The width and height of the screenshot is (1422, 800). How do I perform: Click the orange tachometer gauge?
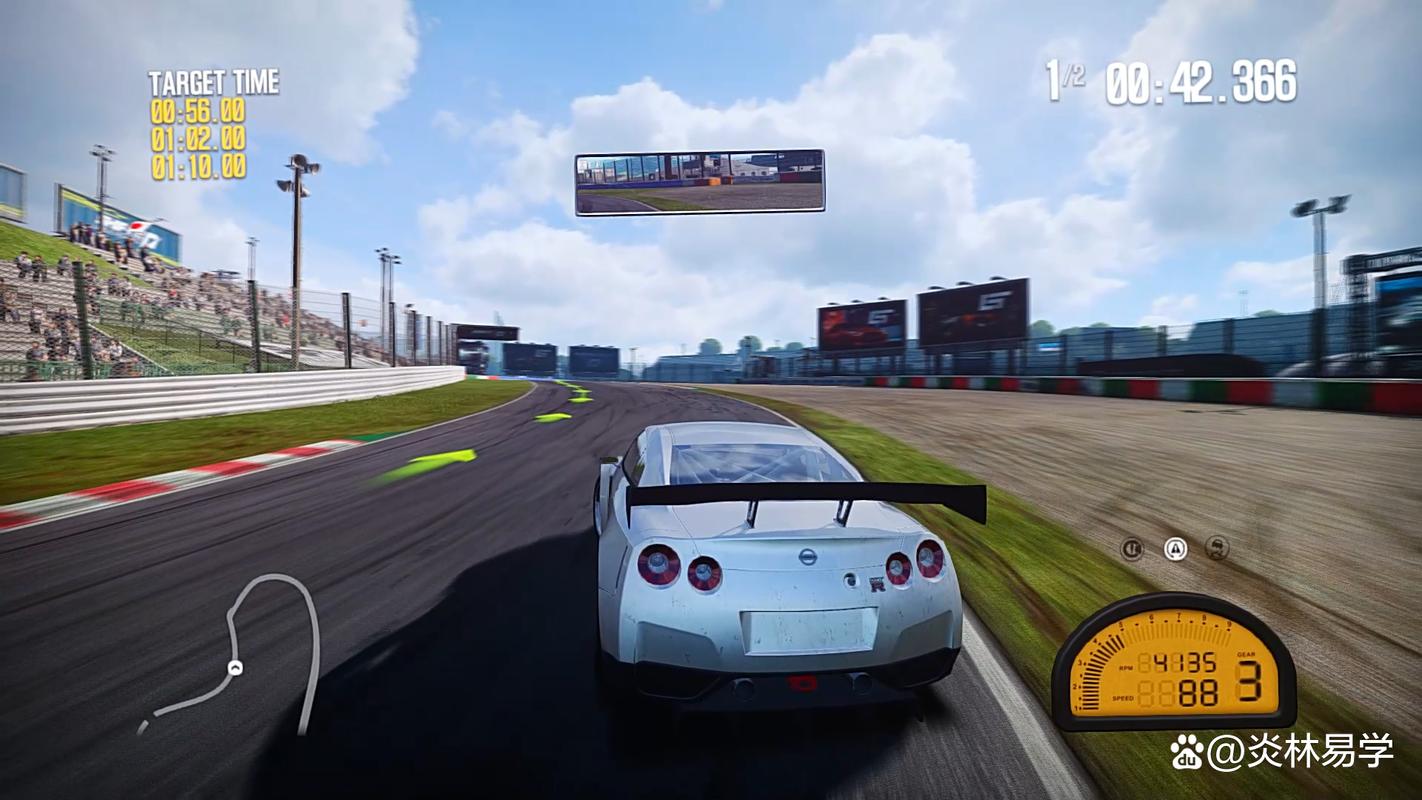tap(1173, 661)
